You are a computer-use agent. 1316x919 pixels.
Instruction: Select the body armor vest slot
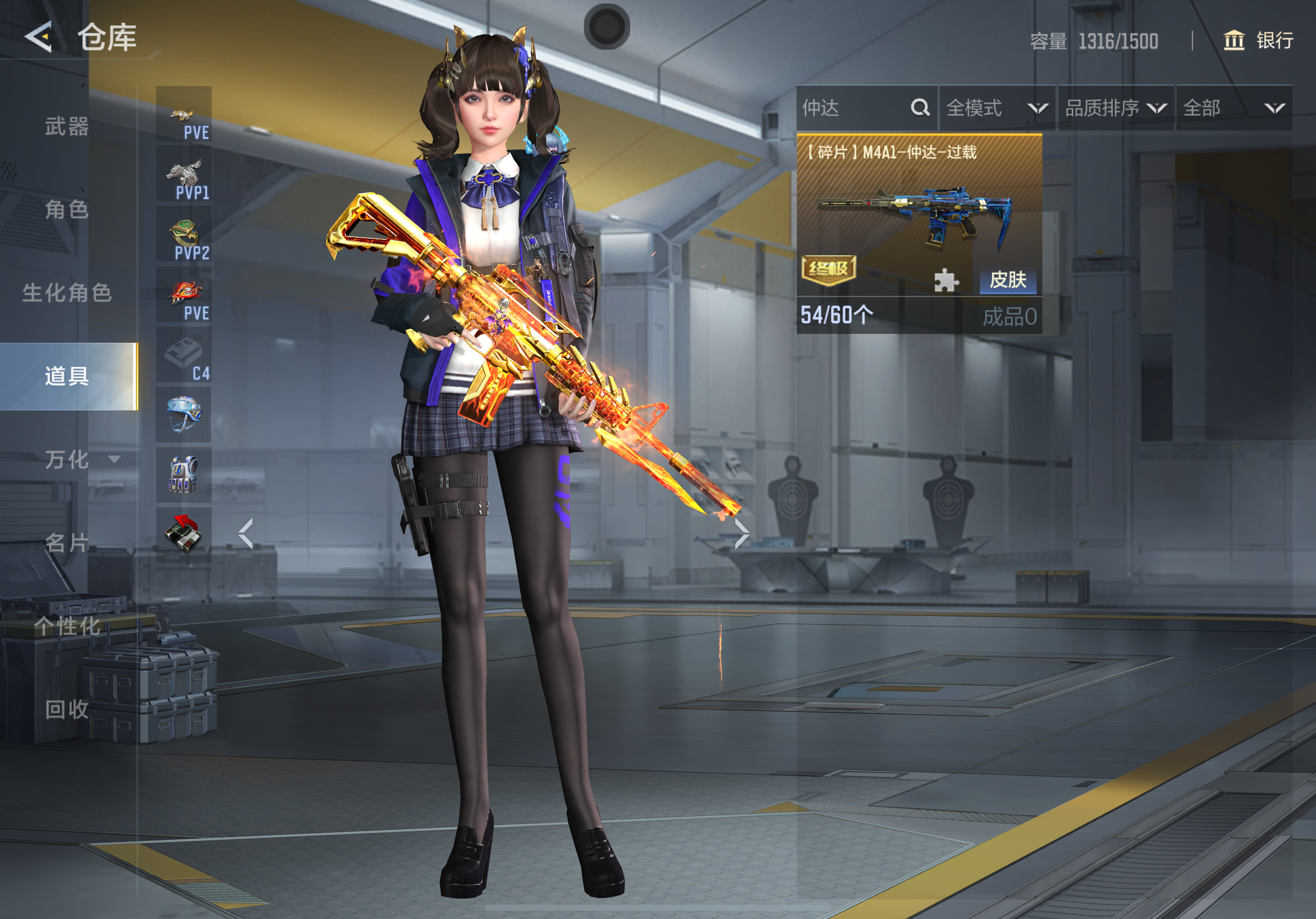point(184,475)
